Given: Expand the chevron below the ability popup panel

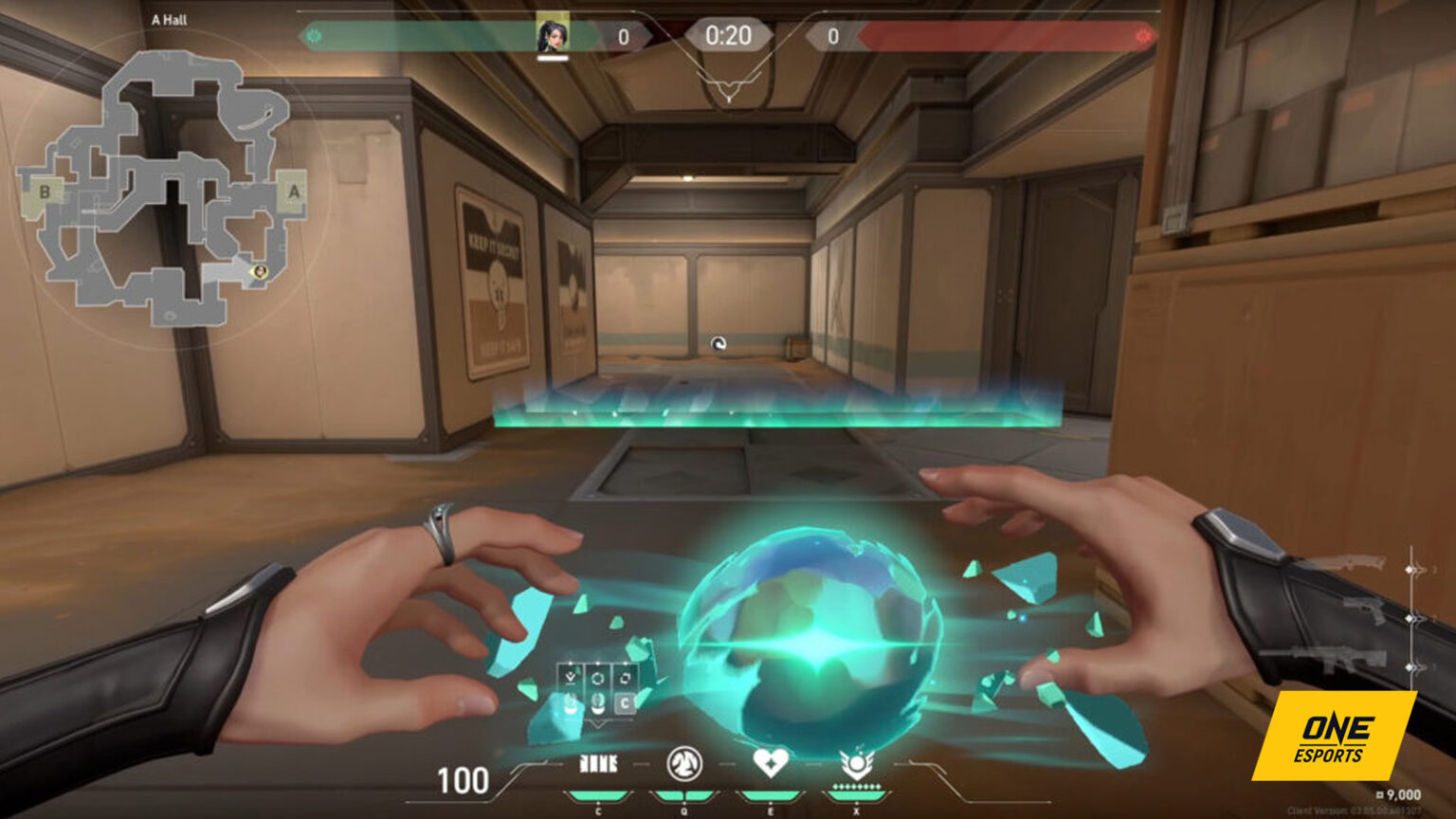Looking at the screenshot, I should click(598, 722).
